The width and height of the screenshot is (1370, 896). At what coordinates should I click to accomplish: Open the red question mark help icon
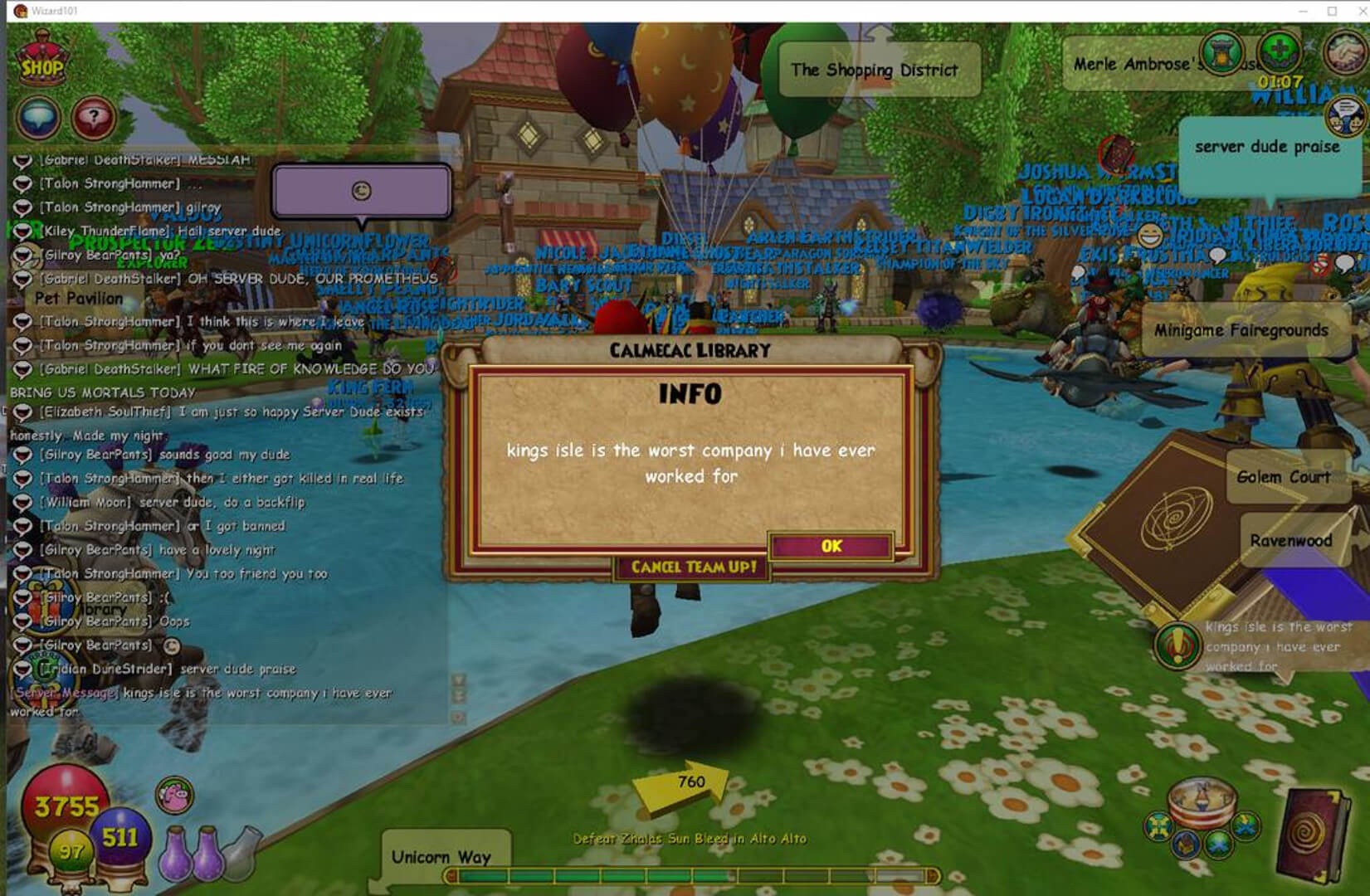tap(92, 119)
